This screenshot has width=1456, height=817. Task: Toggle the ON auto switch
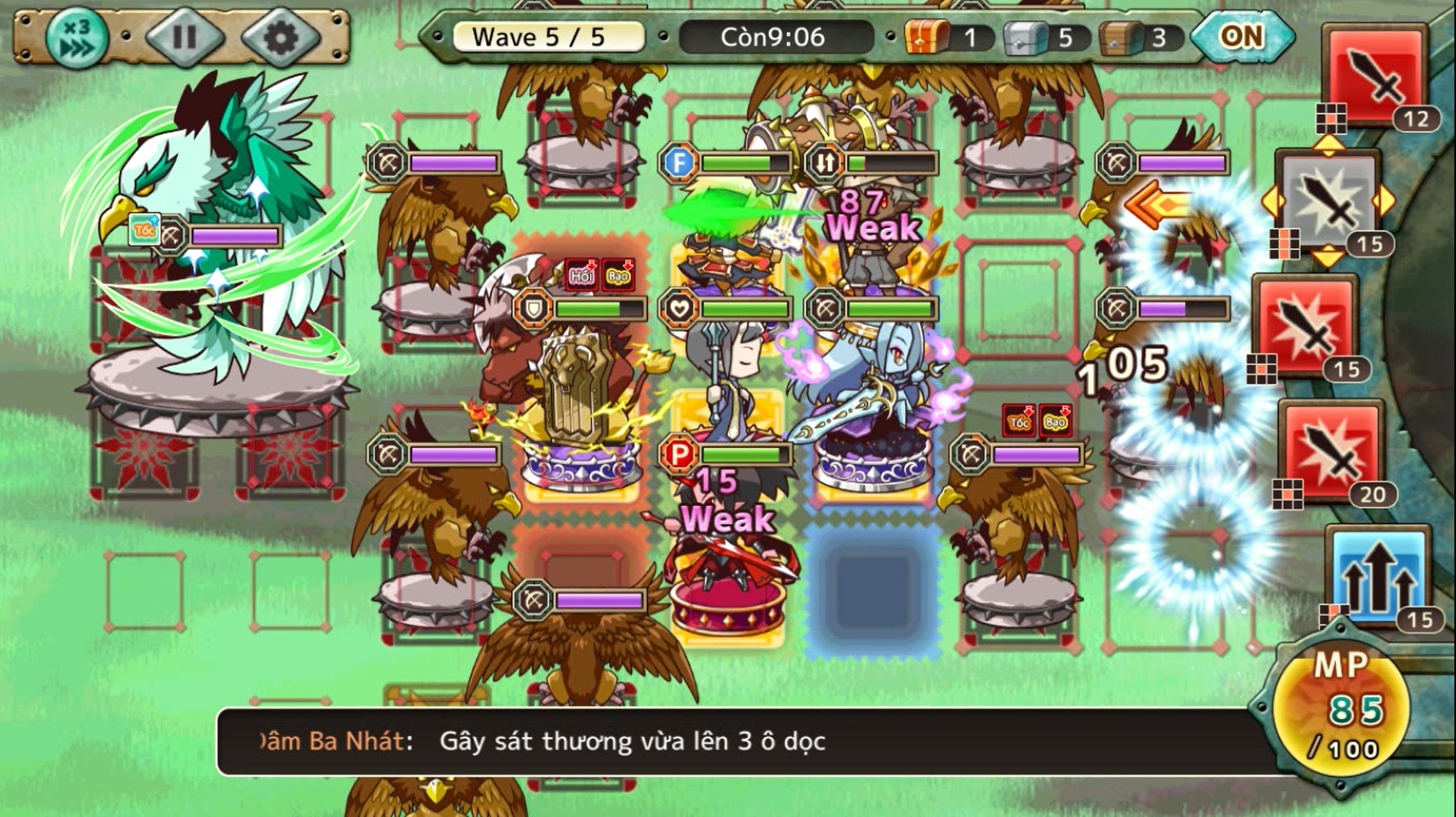[x=1241, y=37]
